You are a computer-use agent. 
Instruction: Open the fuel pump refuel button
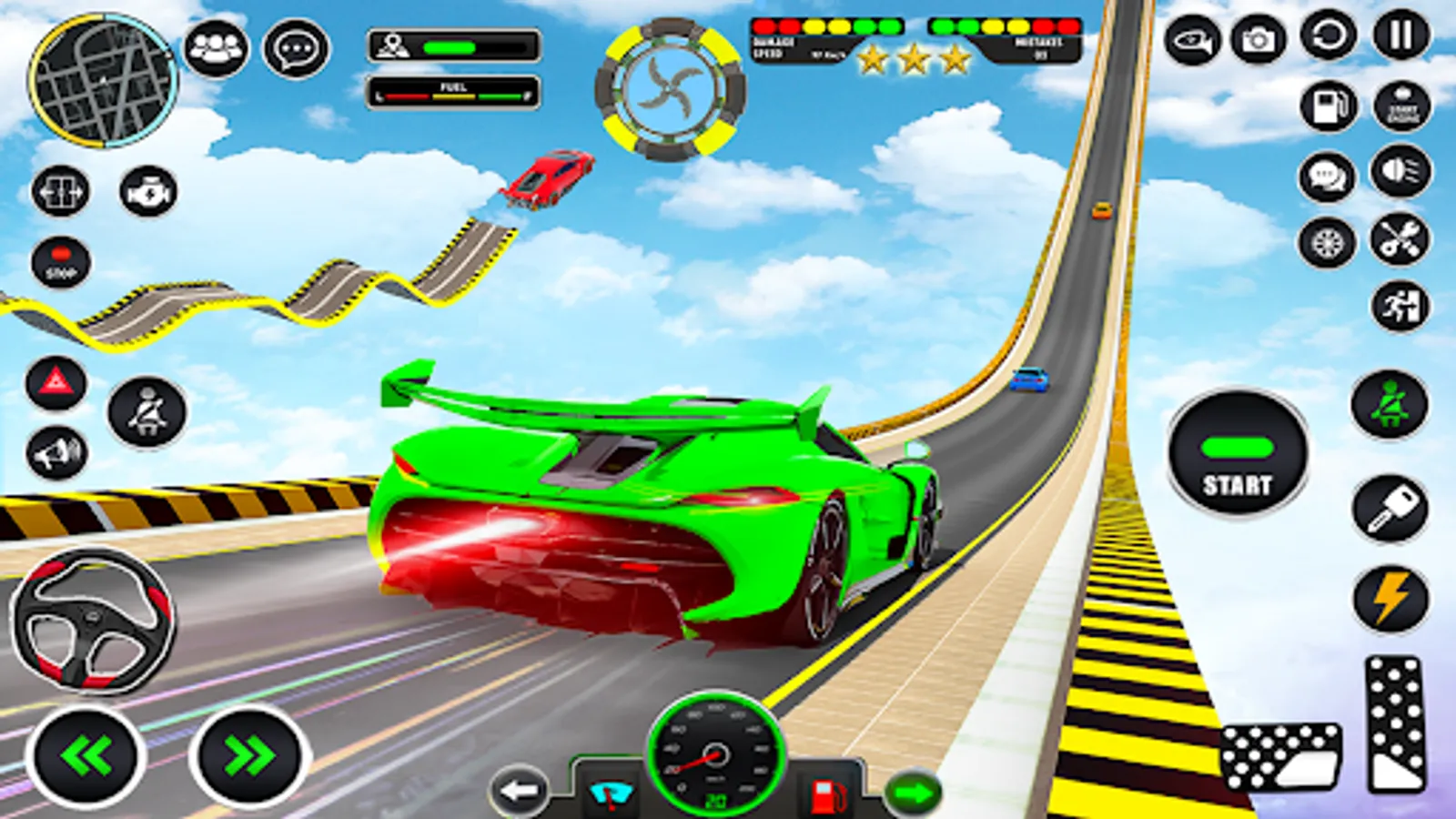tap(1328, 105)
